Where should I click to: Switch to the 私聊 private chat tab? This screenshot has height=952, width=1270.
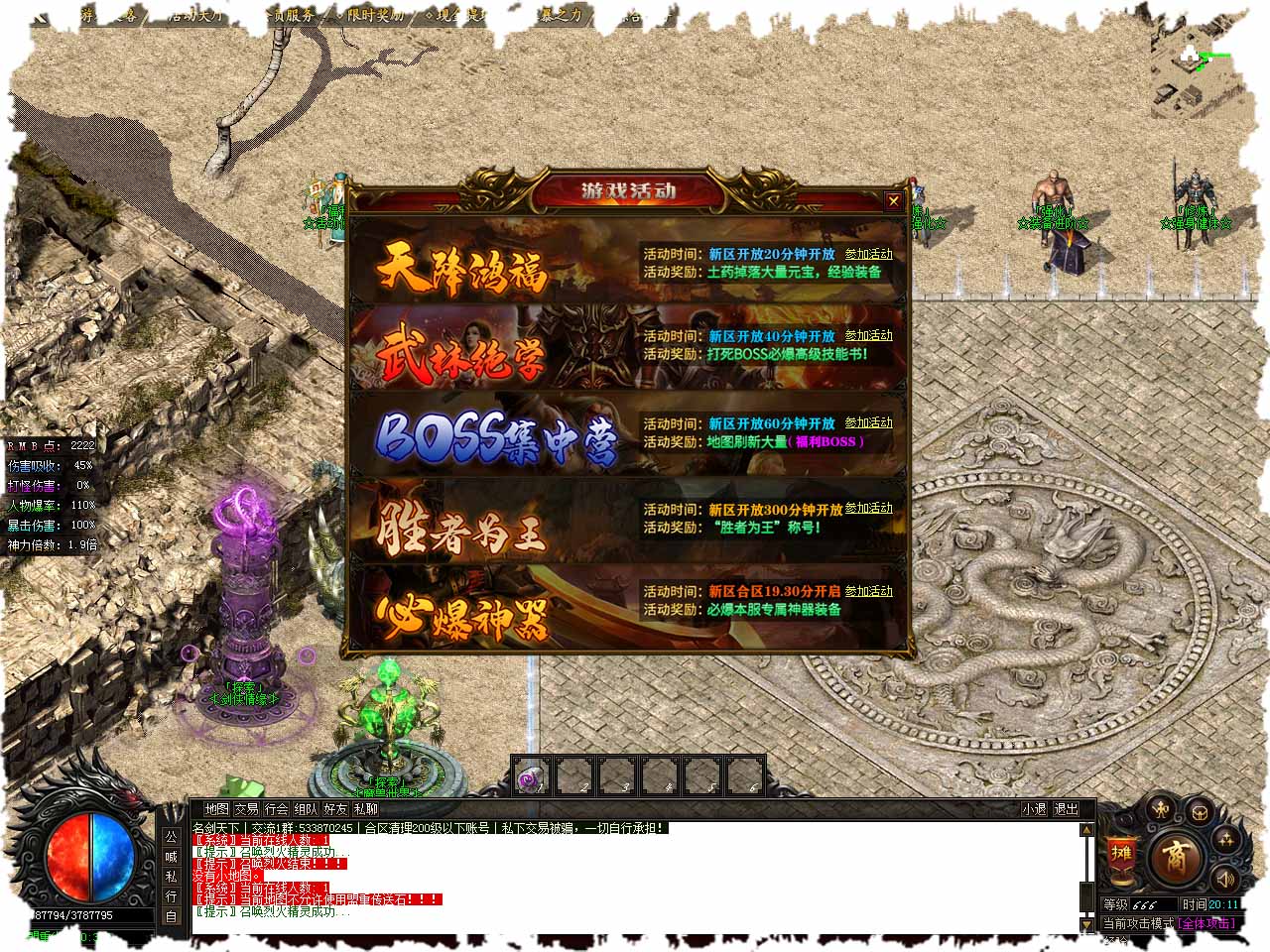(366, 809)
